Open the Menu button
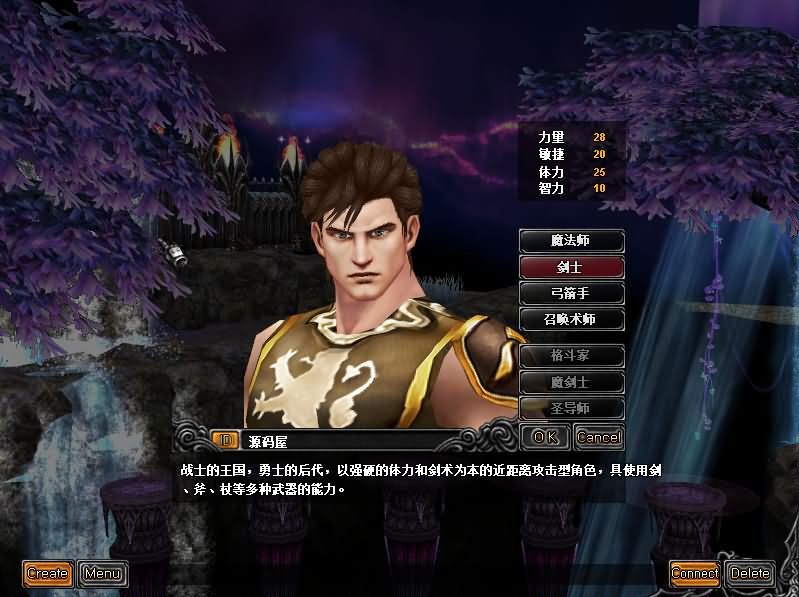Screen dimensions: 799x597 [x=102, y=573]
